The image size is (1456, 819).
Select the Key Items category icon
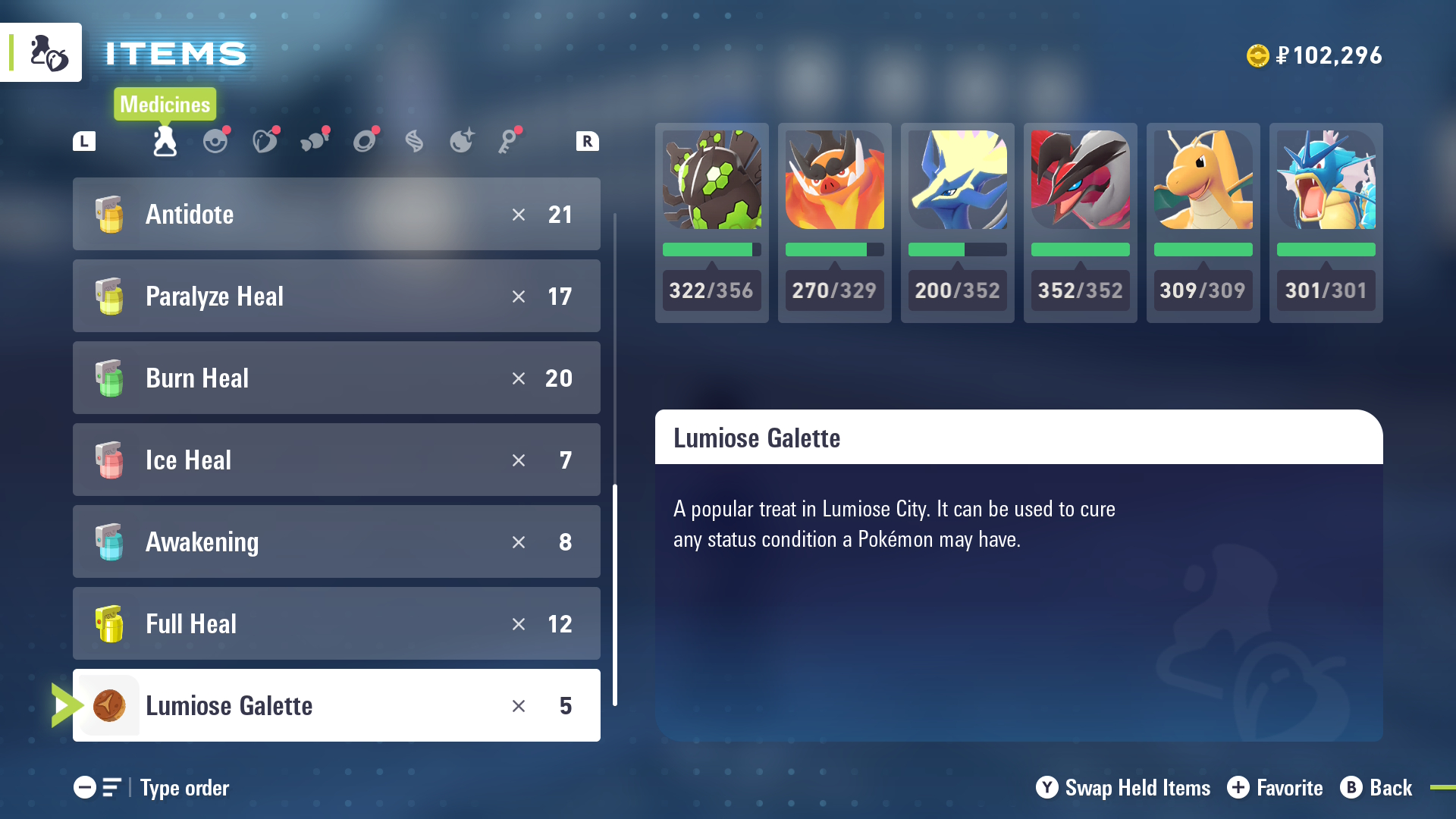click(x=510, y=142)
